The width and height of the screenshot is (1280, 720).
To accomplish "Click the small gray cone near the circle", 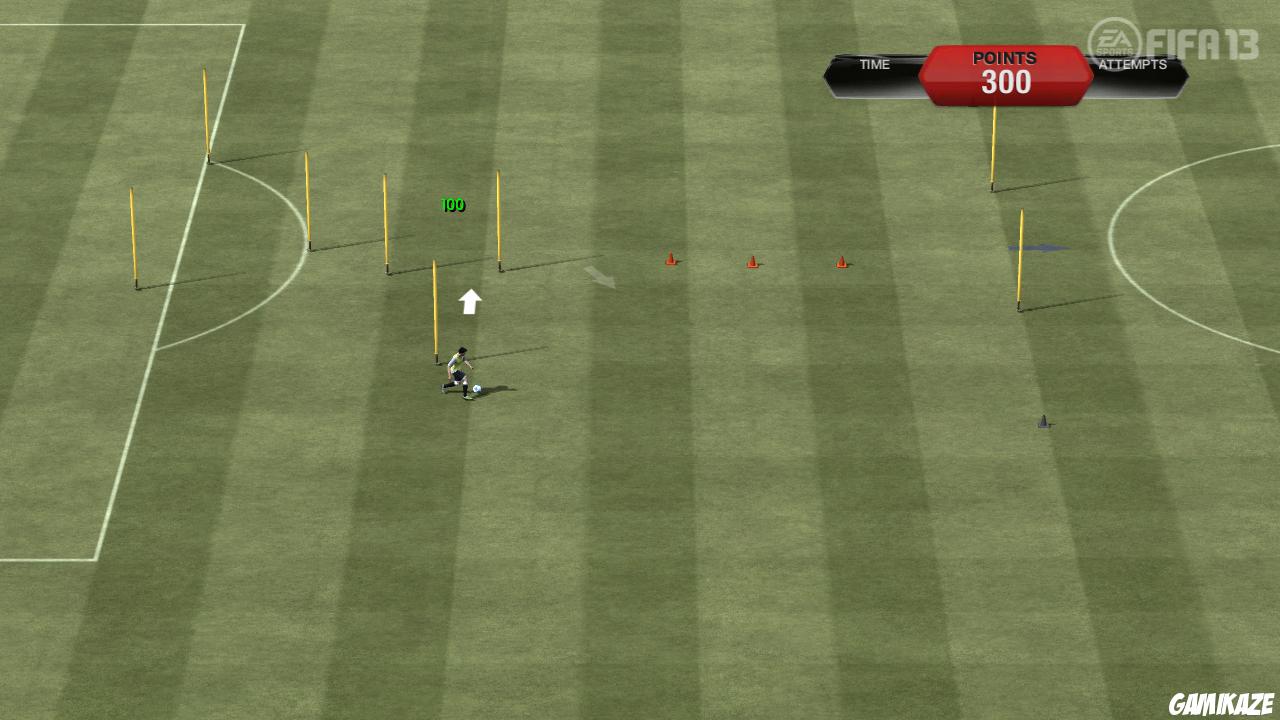I will click(x=1043, y=422).
